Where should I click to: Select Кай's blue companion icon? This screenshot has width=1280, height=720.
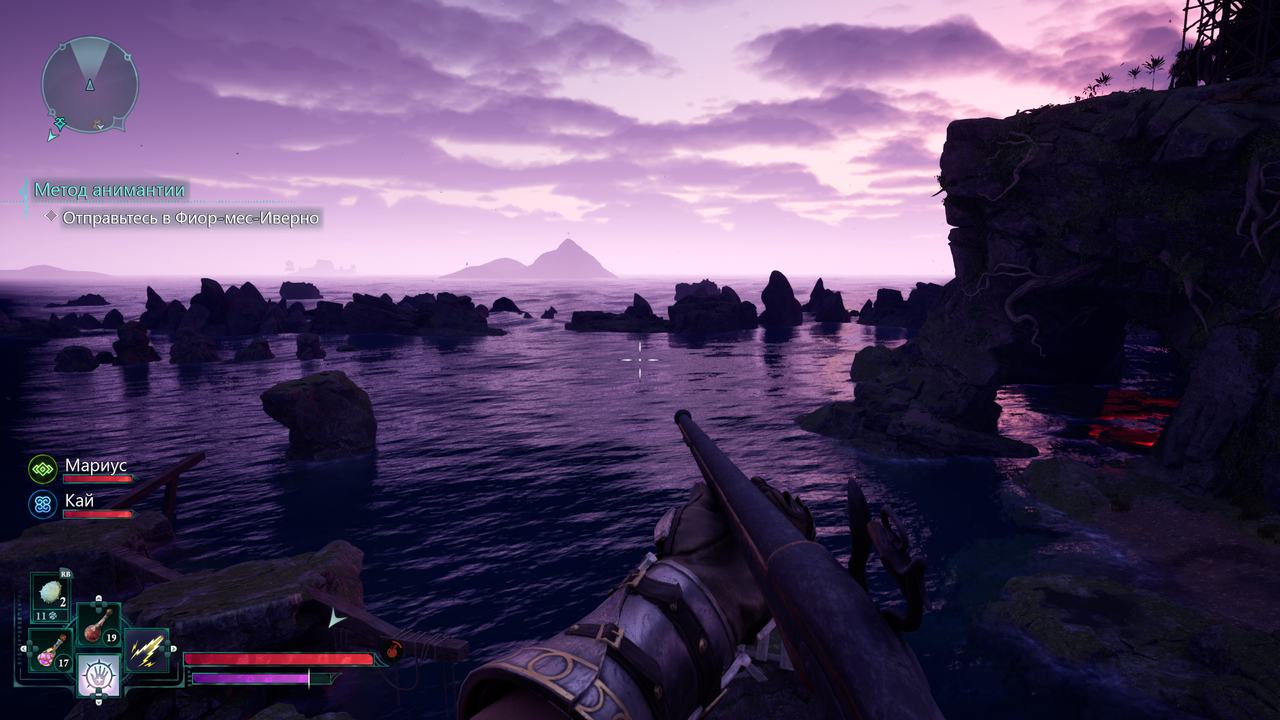coord(42,504)
